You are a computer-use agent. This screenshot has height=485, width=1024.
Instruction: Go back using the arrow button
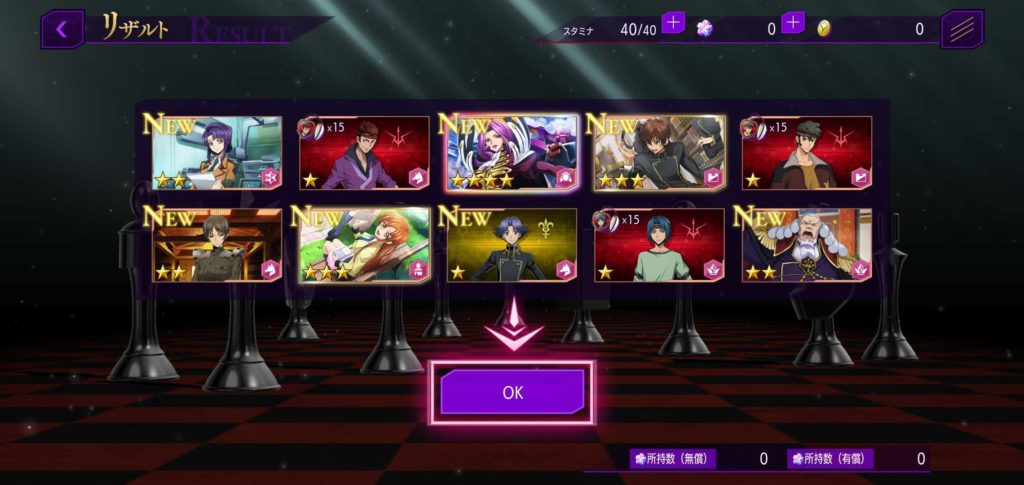click(62, 29)
